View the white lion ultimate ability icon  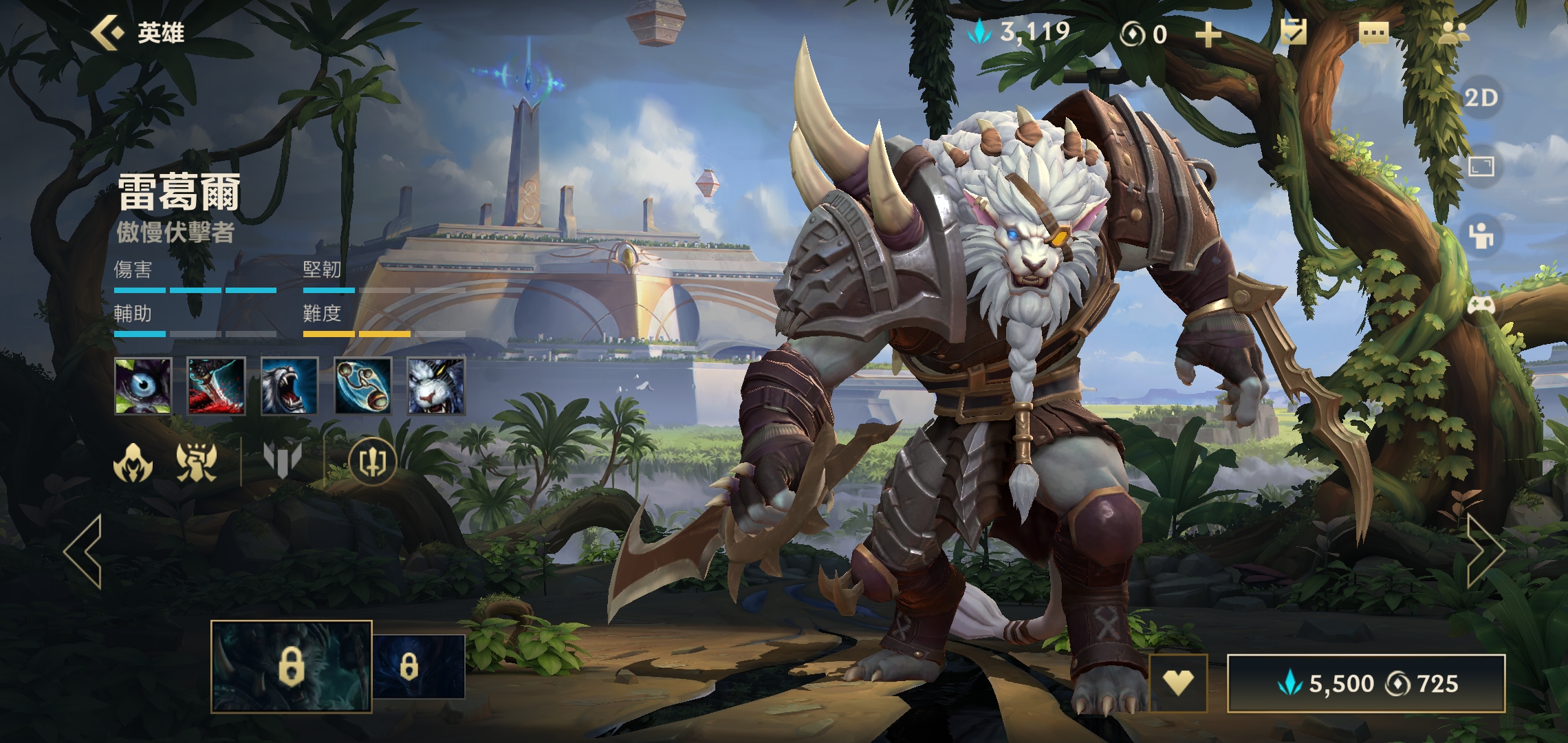(x=436, y=386)
